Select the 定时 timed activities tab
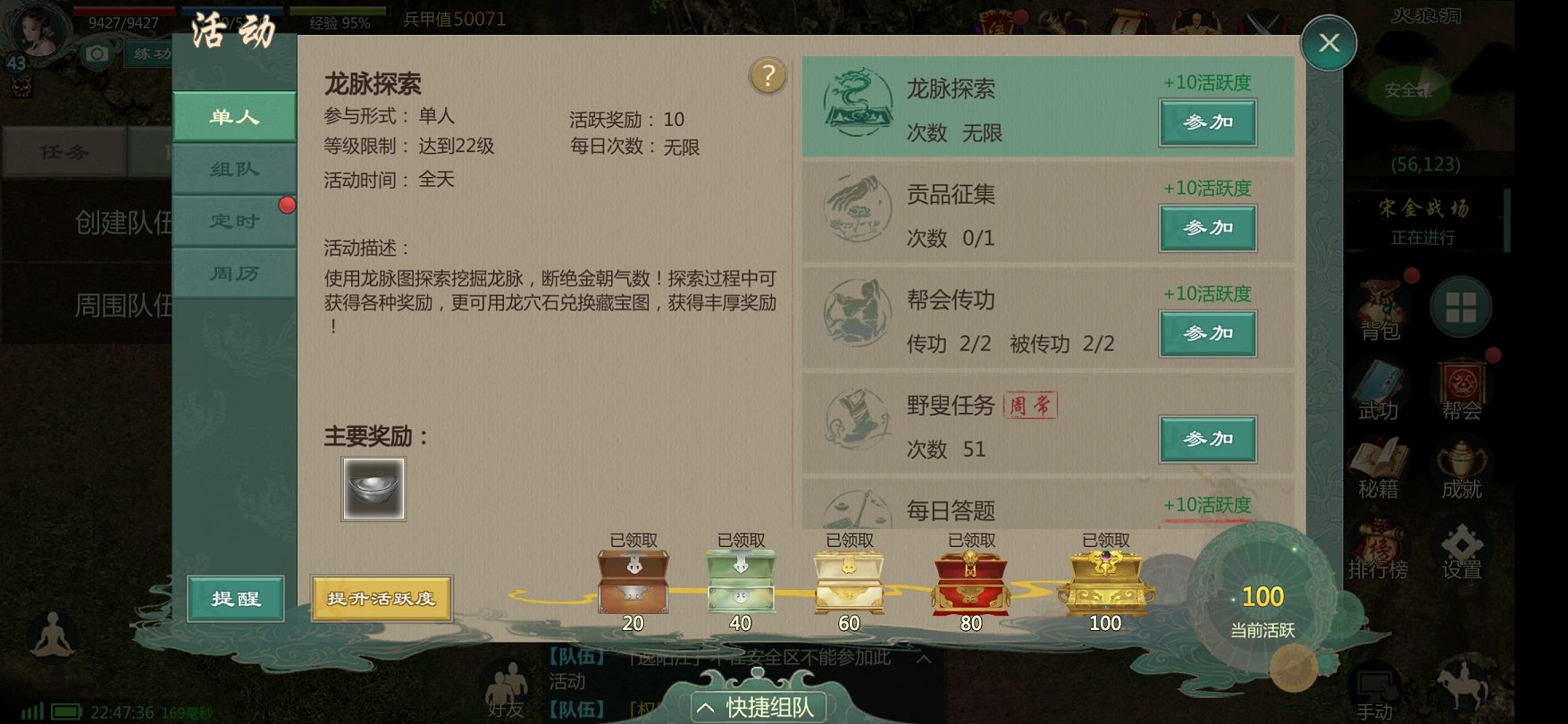 pos(234,221)
